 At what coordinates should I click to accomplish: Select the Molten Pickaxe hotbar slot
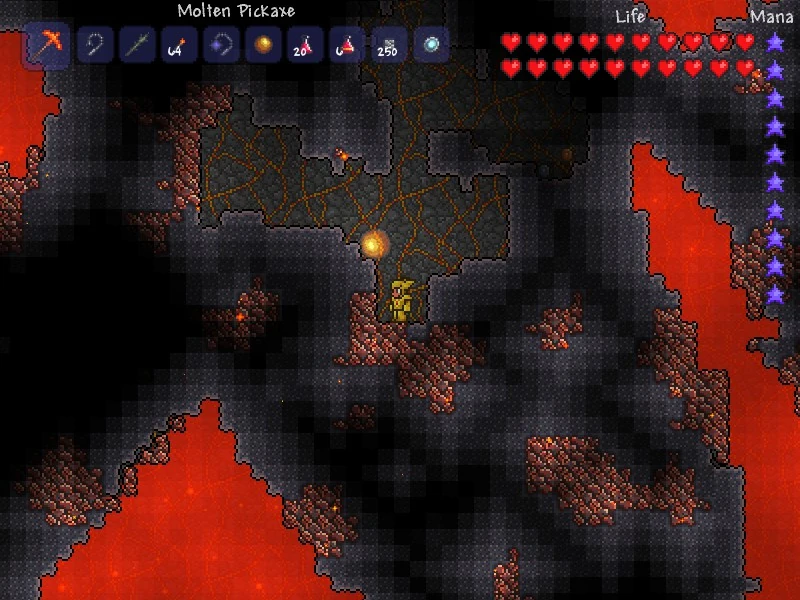tap(46, 46)
